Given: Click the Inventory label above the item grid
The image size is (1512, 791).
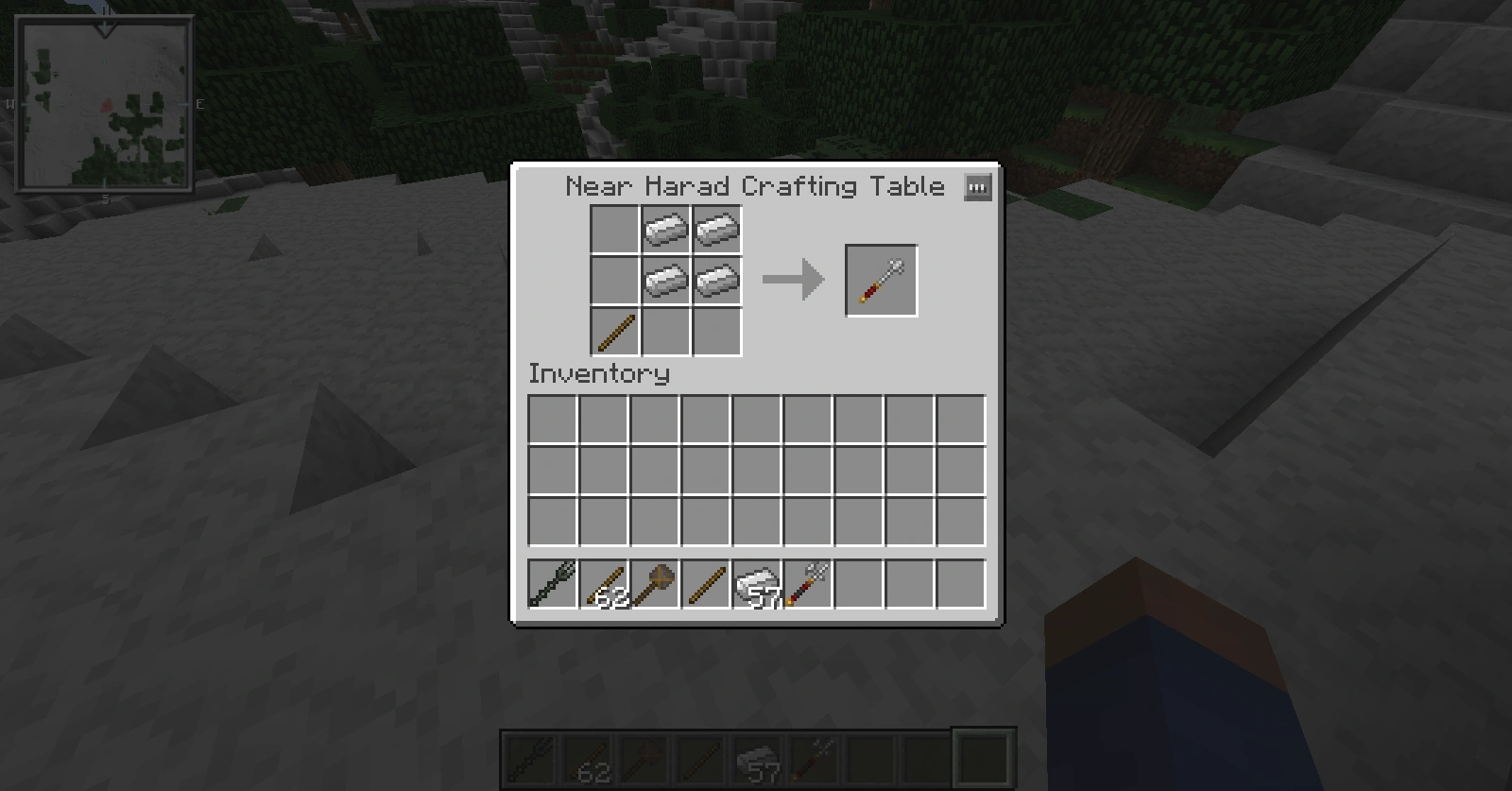Looking at the screenshot, I should pyautogui.click(x=598, y=374).
